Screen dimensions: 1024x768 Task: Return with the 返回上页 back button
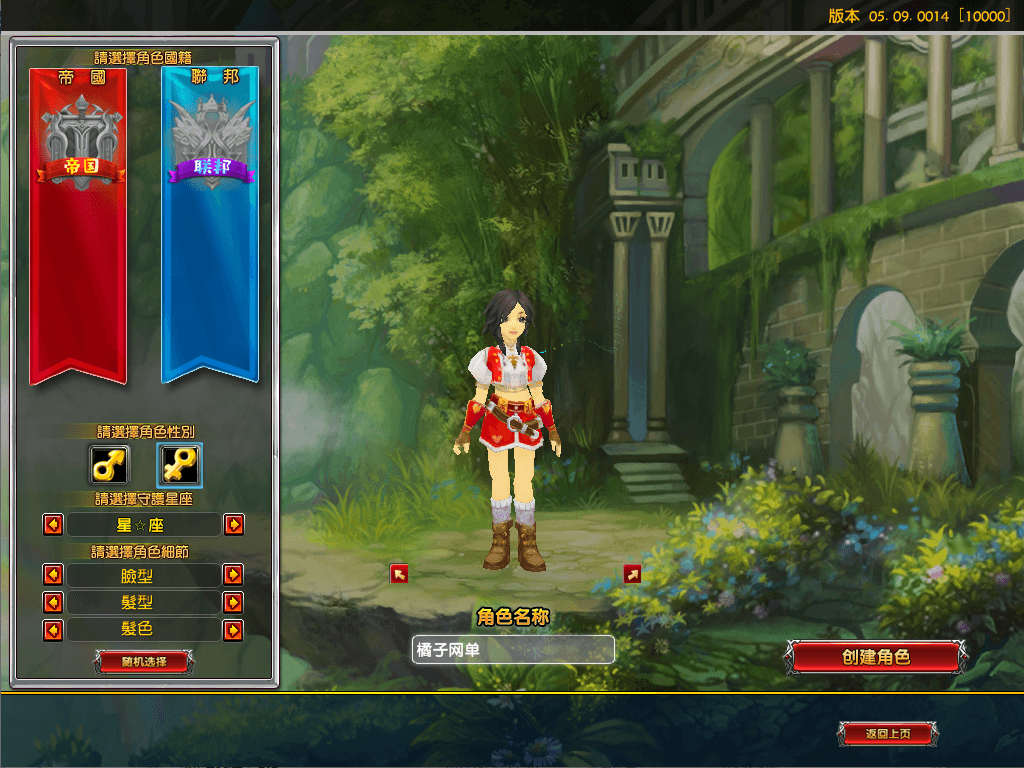click(888, 734)
